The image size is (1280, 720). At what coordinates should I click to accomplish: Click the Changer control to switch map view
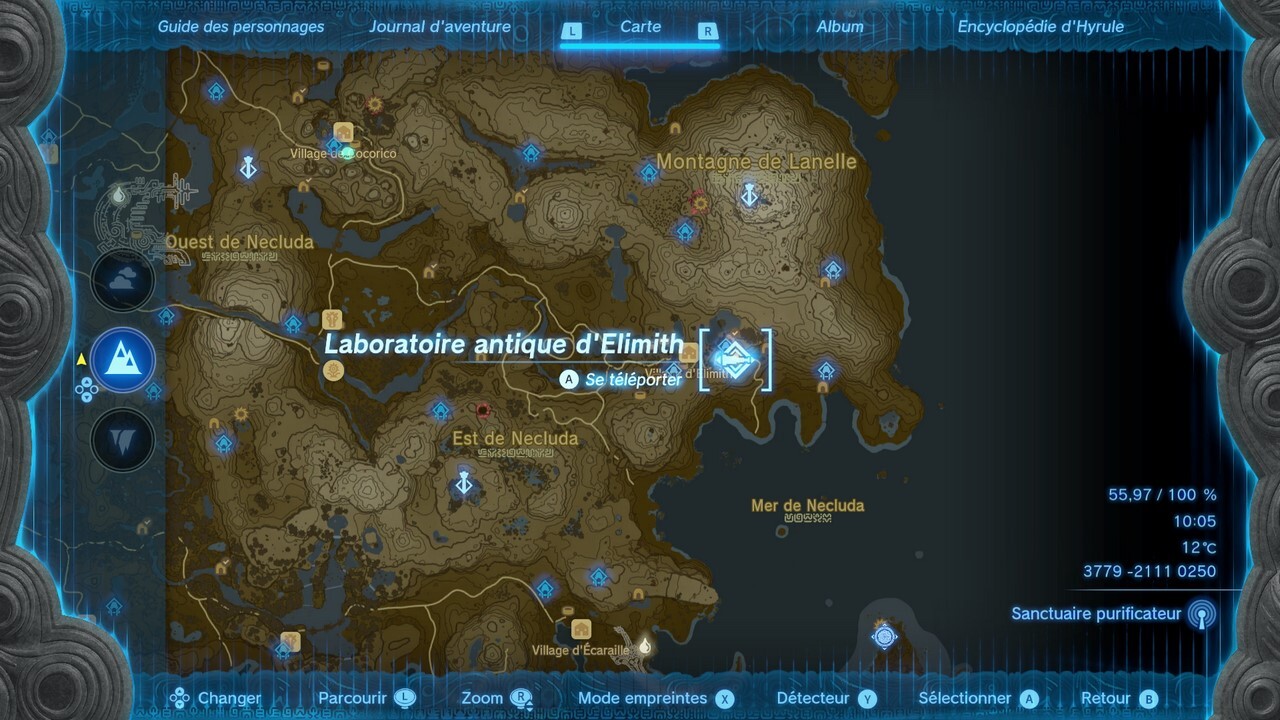(229, 698)
